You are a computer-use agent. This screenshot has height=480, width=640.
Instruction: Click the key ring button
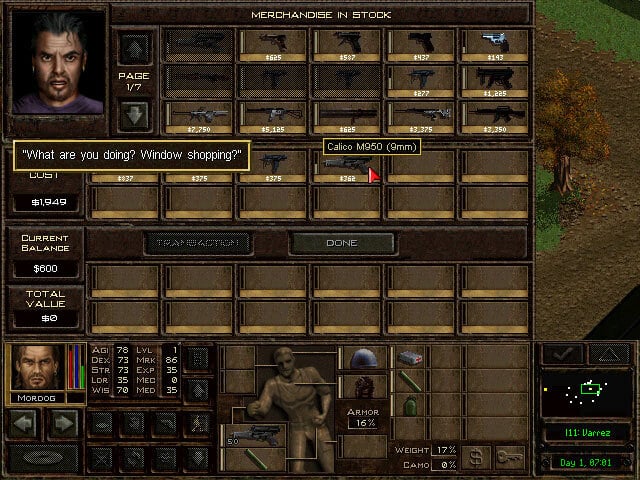pyautogui.click(x=510, y=458)
